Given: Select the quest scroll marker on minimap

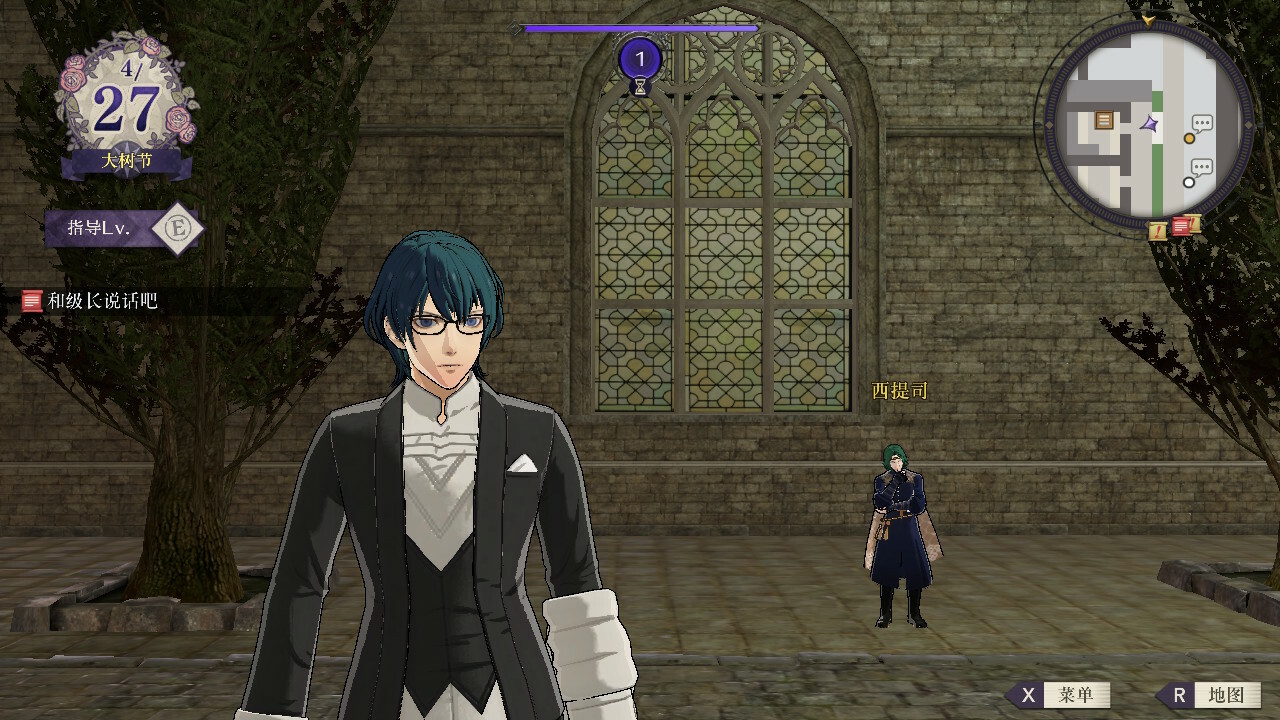Looking at the screenshot, I should click(1104, 120).
